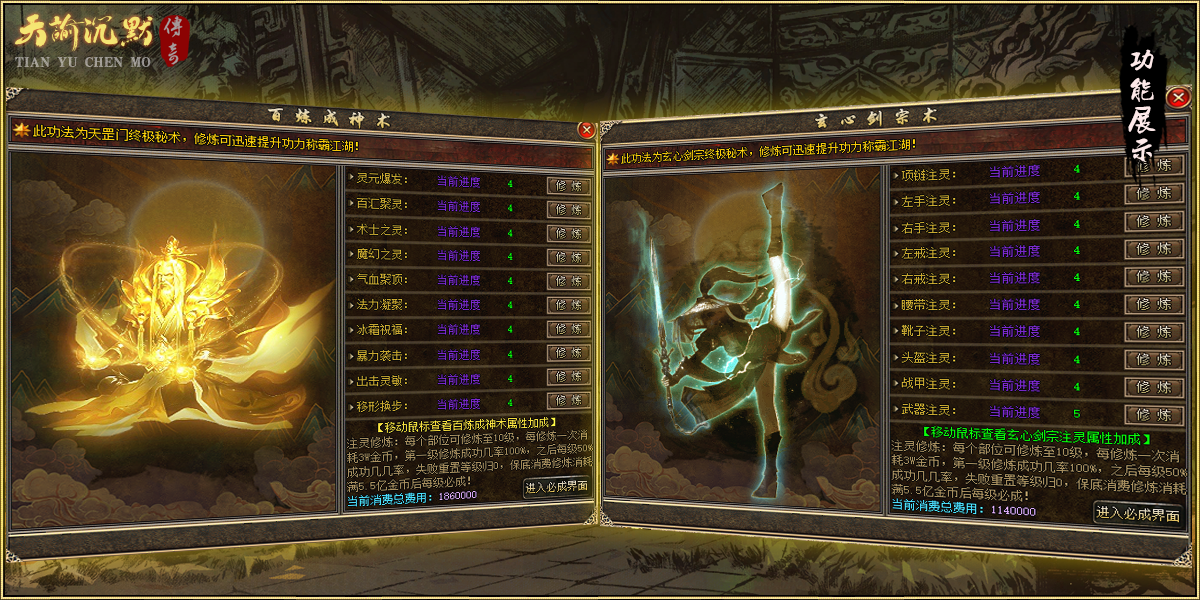
Task: Click 修炼 button for 灵元爆发
Action: pos(569,186)
